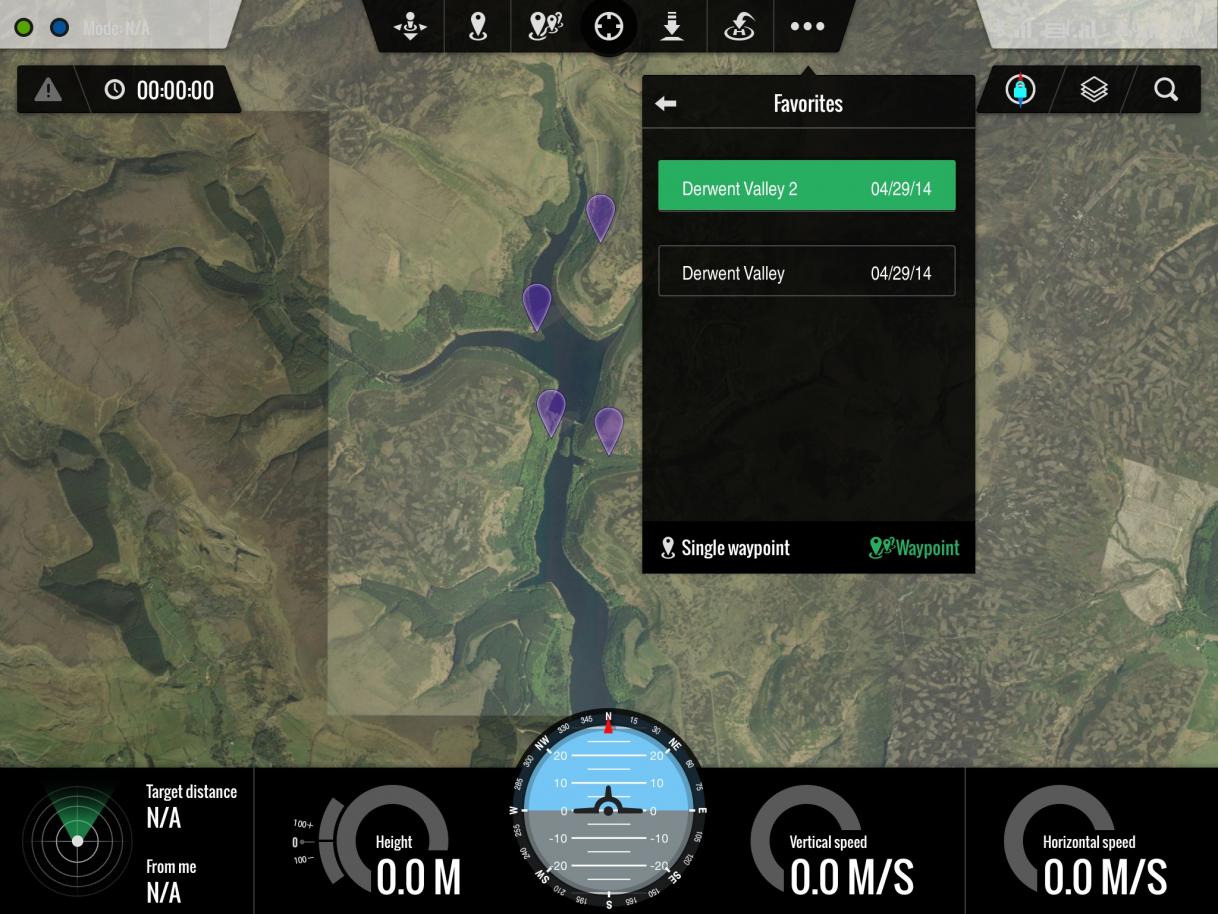Click the artificial horizon compass dial
The image size is (1218, 914).
tap(608, 810)
